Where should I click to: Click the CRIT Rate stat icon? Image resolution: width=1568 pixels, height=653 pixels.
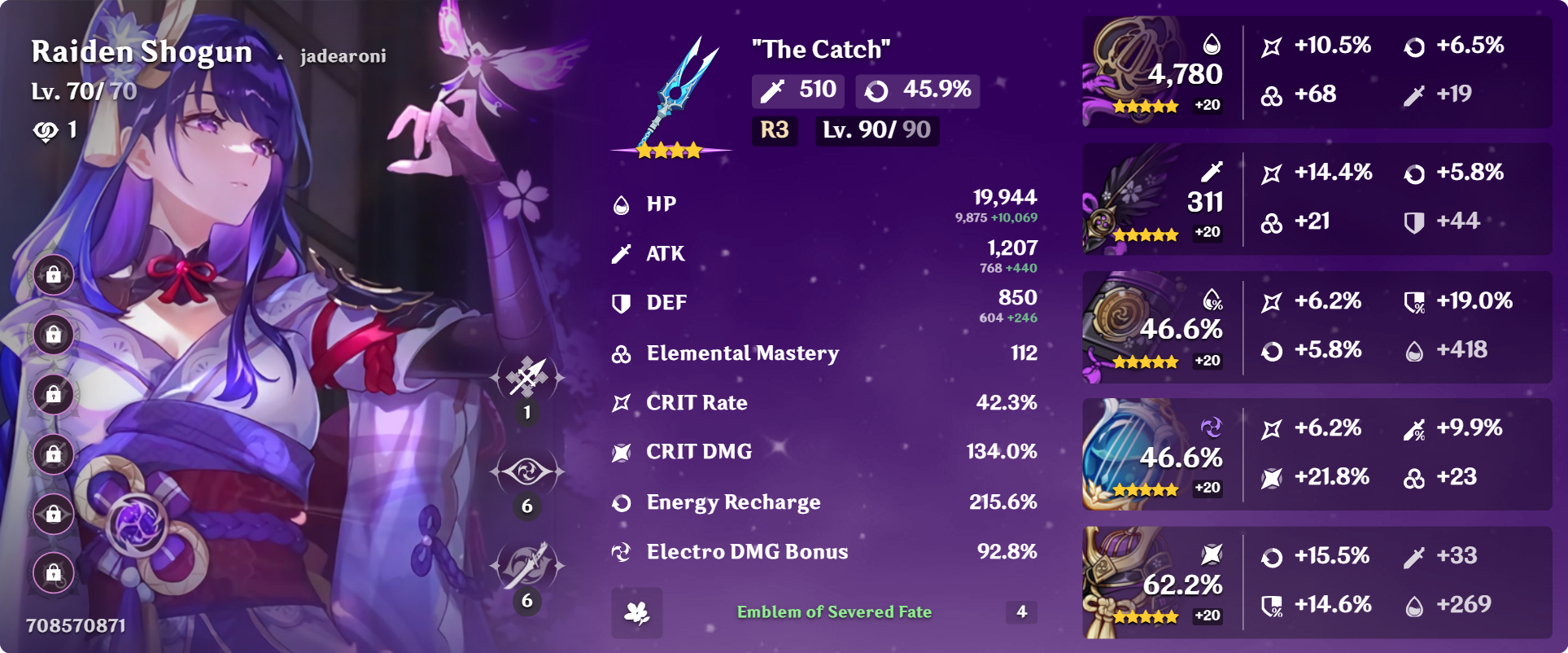[622, 402]
